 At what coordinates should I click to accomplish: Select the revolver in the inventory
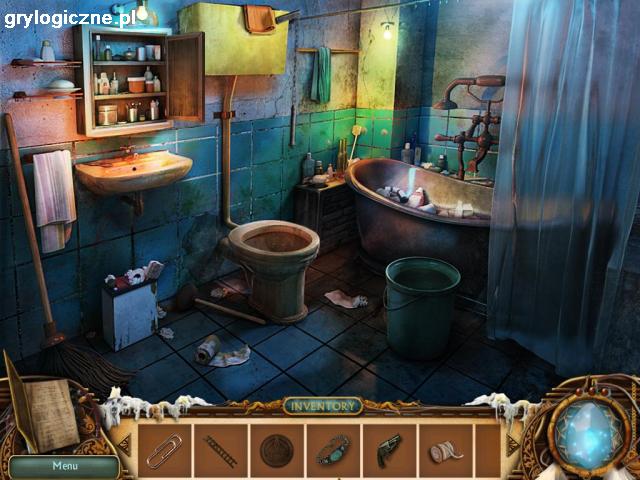click(390, 449)
